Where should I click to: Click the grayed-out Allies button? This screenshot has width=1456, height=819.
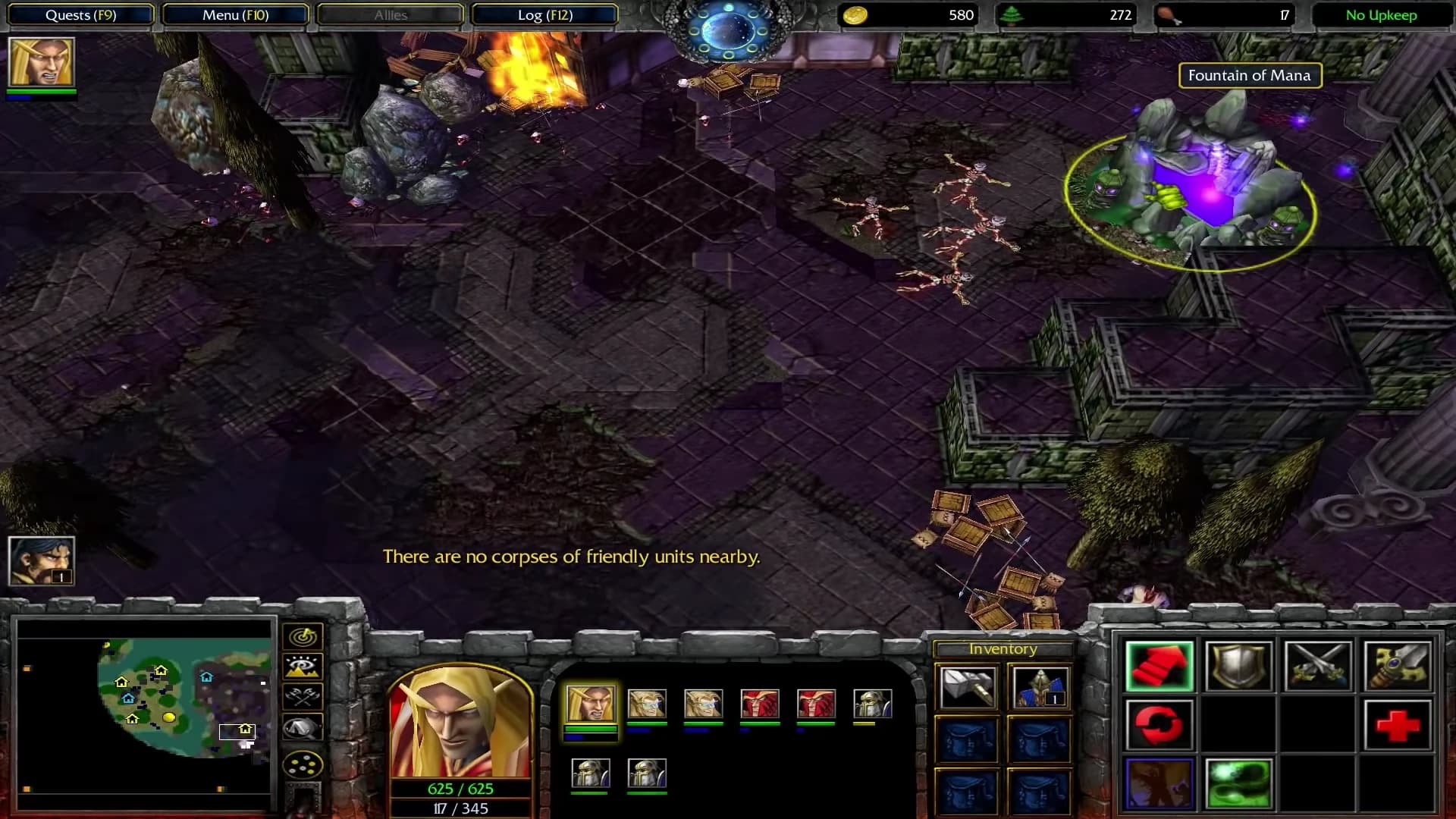click(389, 14)
